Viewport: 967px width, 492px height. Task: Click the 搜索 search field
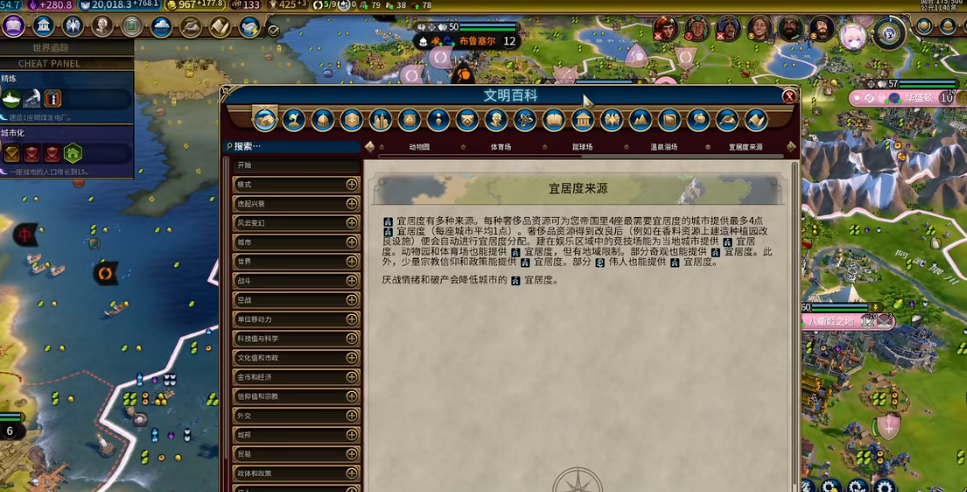[x=295, y=146]
